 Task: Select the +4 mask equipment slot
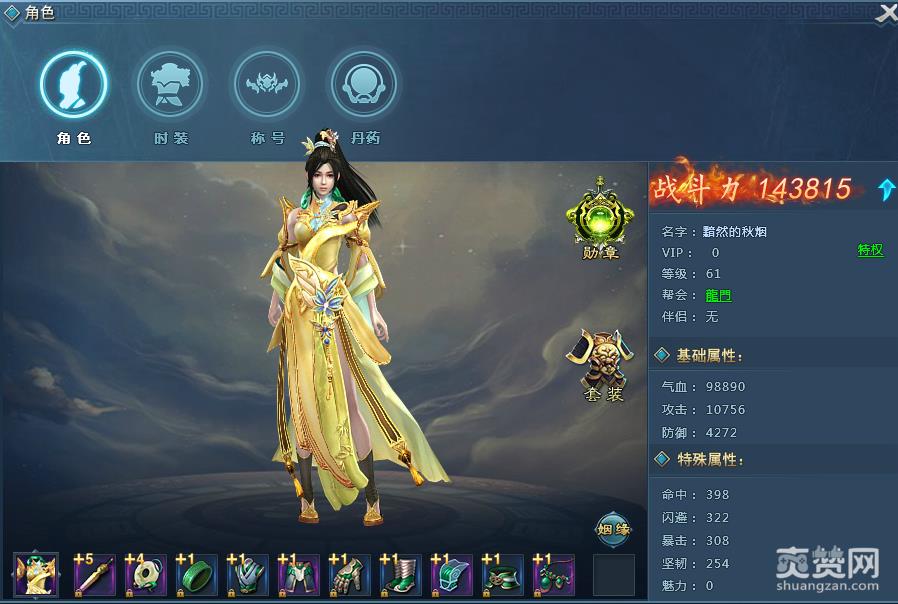click(x=146, y=575)
